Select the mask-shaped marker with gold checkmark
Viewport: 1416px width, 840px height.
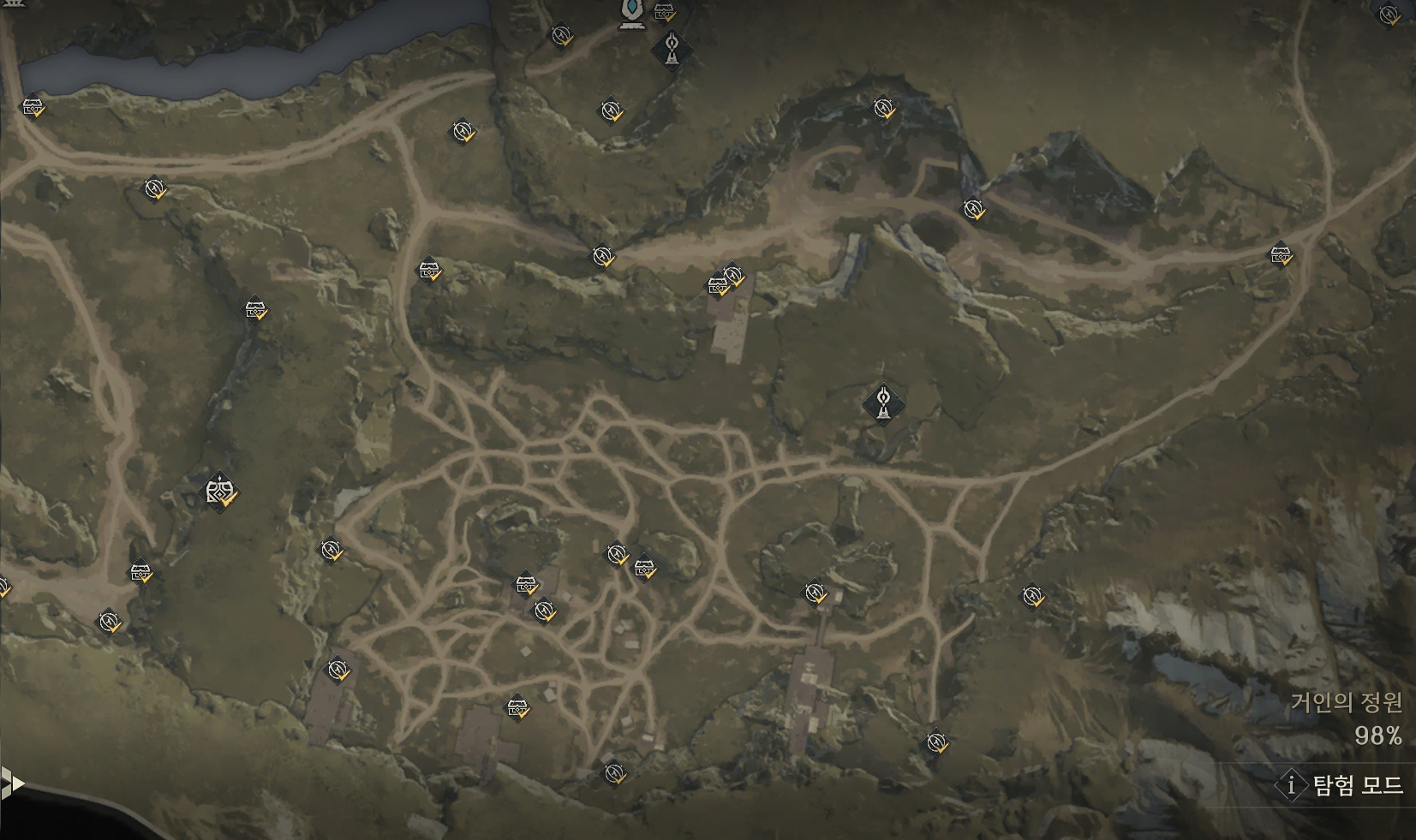[x=219, y=491]
